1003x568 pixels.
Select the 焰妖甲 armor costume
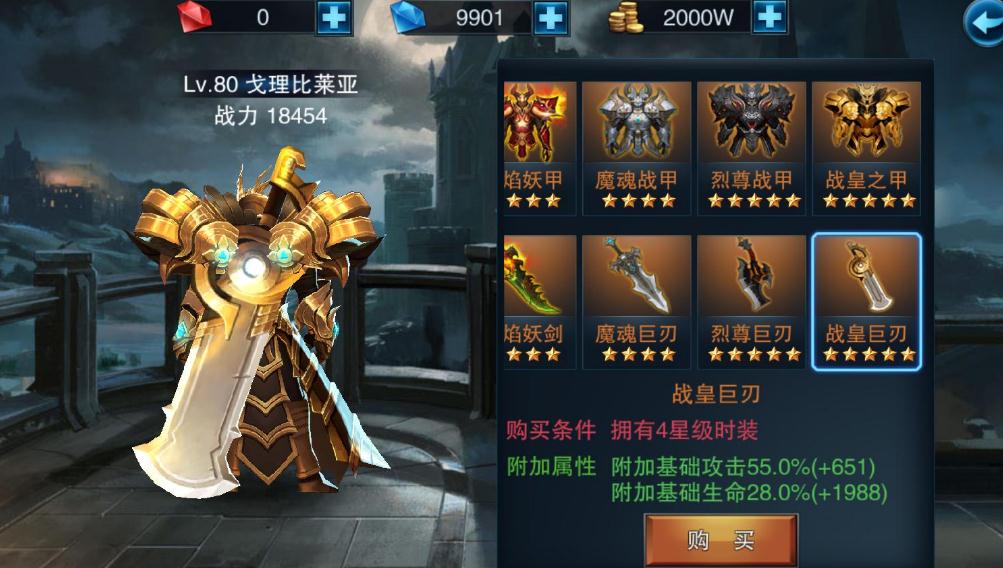(x=540, y=147)
